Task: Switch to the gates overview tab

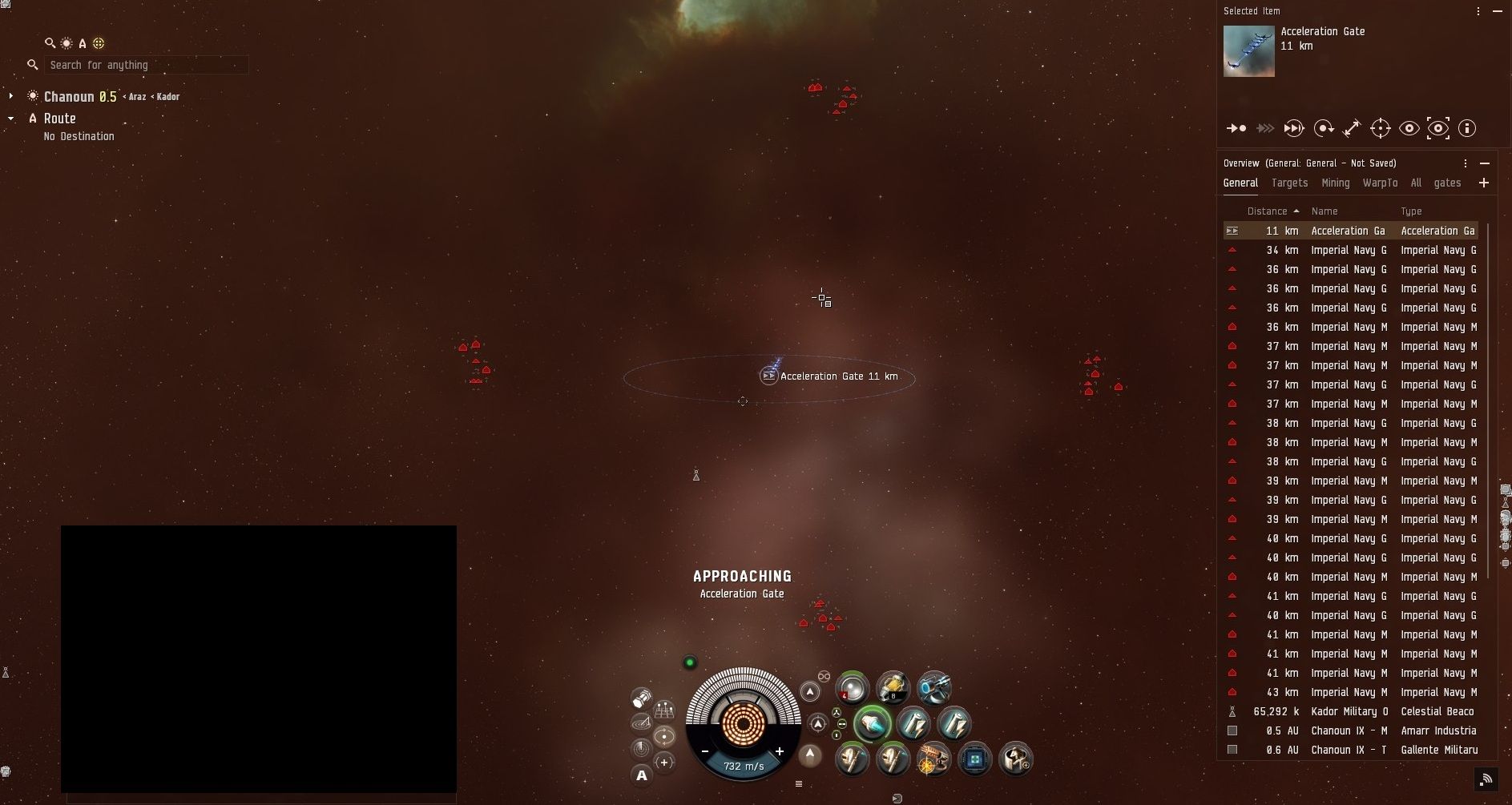Action: pos(1447,183)
